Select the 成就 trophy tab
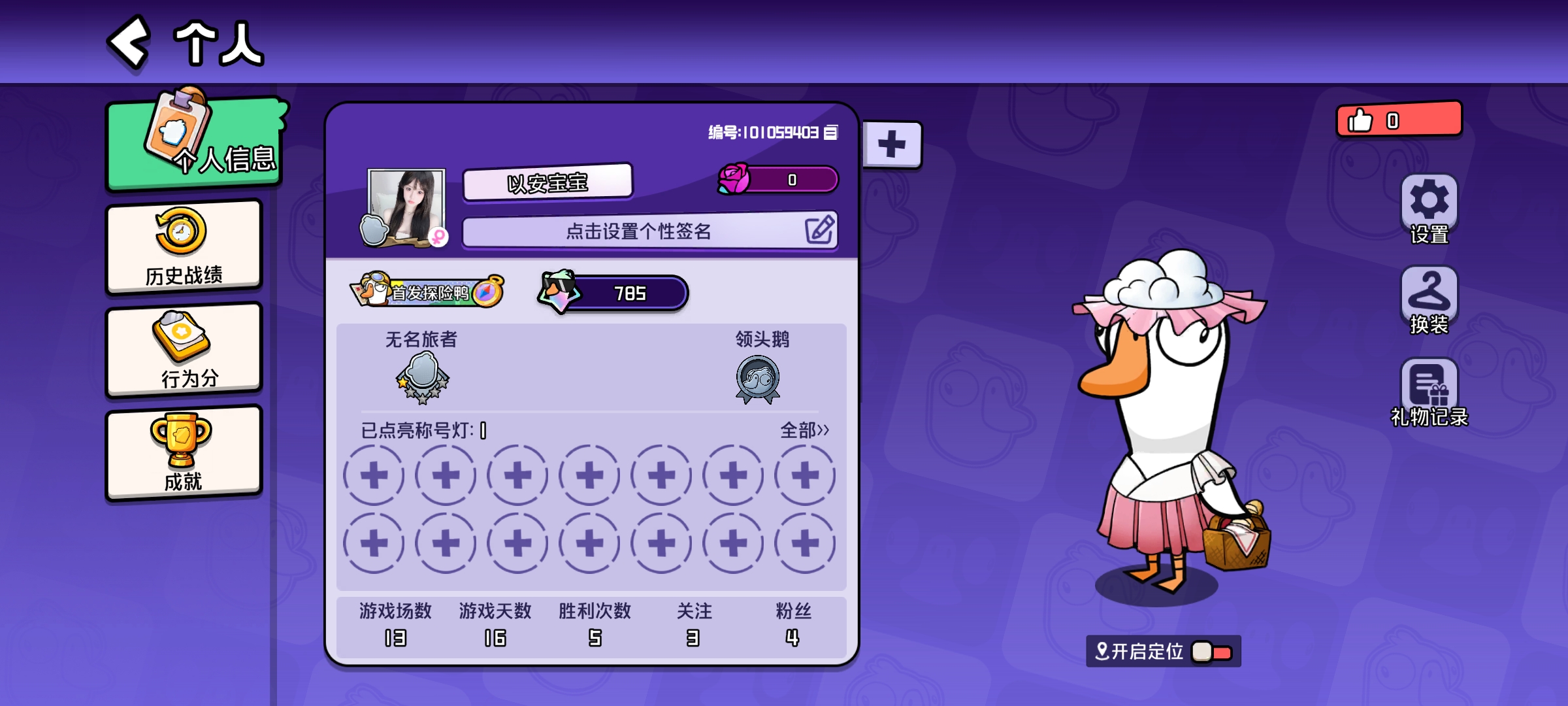 184,453
